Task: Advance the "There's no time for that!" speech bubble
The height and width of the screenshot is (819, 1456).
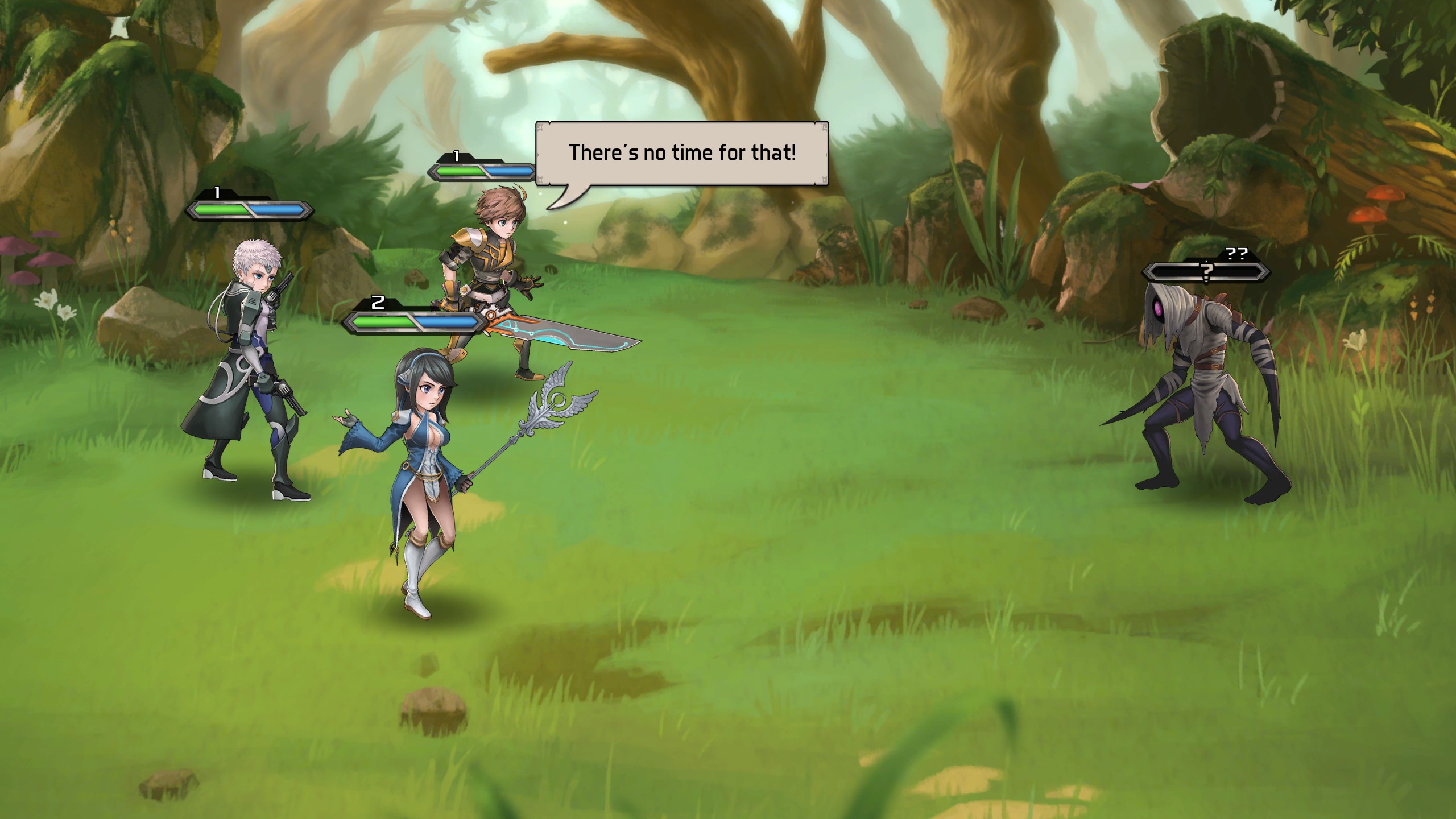Action: pos(681,153)
